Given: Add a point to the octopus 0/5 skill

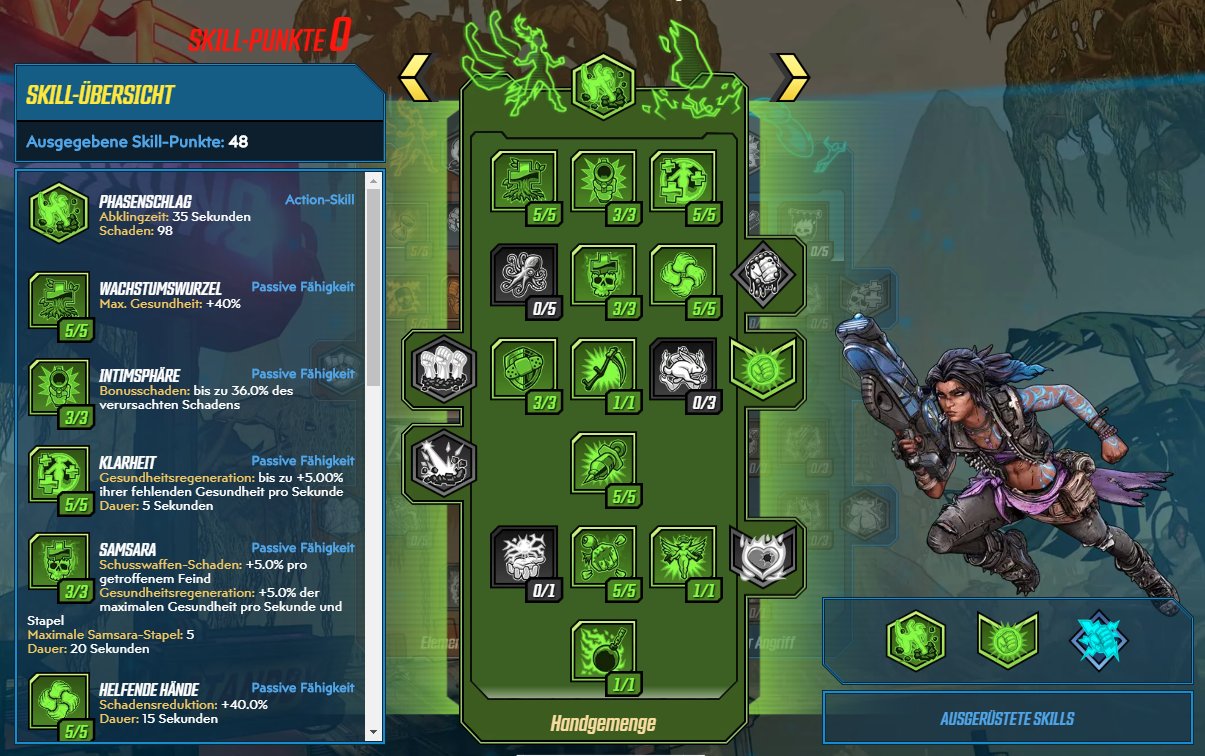Looking at the screenshot, I should pyautogui.click(x=524, y=275).
